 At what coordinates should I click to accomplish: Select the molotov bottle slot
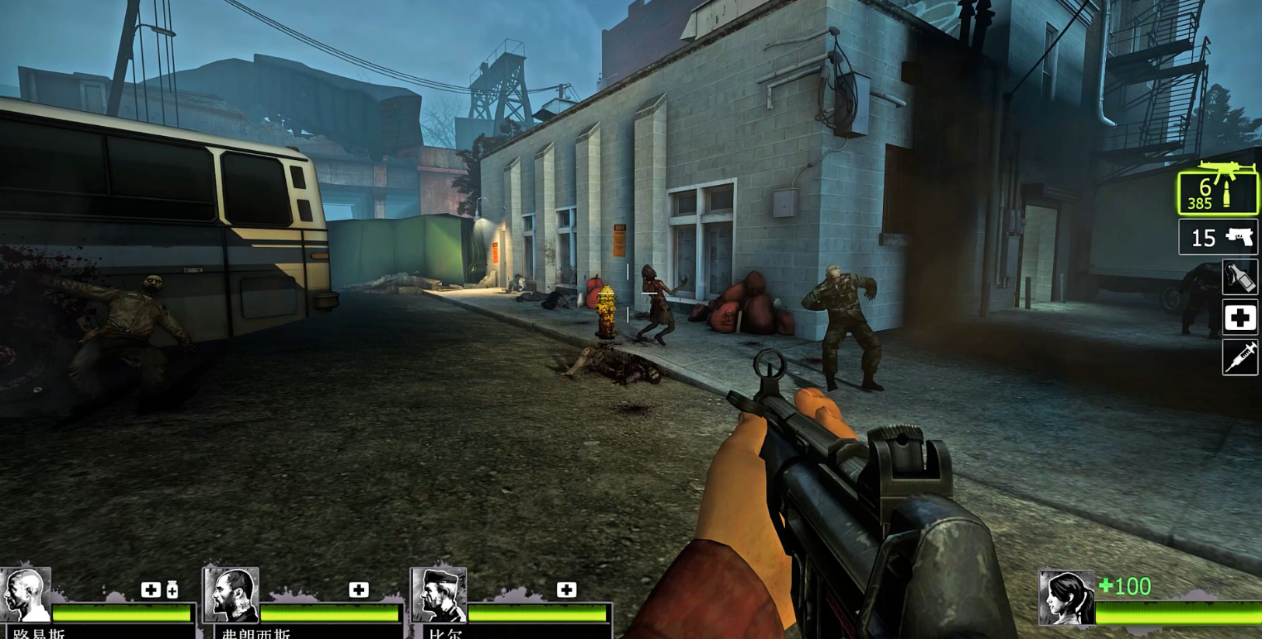(1240, 277)
